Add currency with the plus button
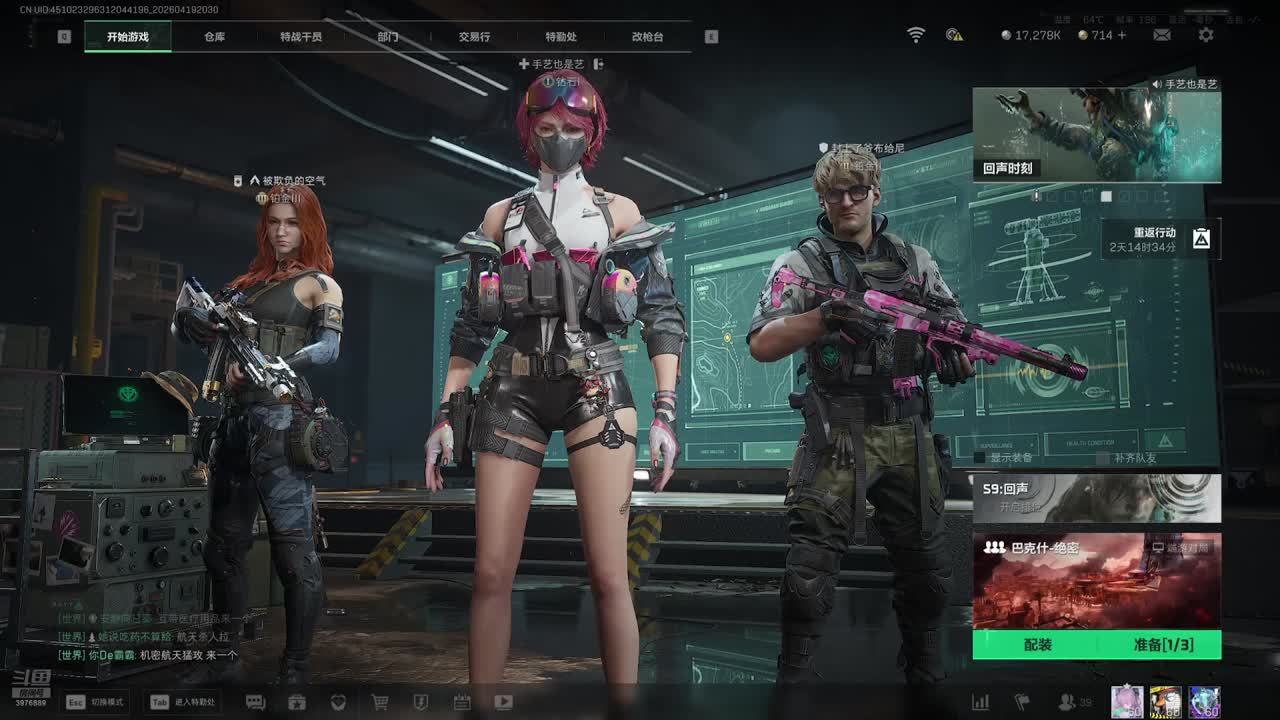Viewport: 1280px width, 720px height. (1121, 35)
